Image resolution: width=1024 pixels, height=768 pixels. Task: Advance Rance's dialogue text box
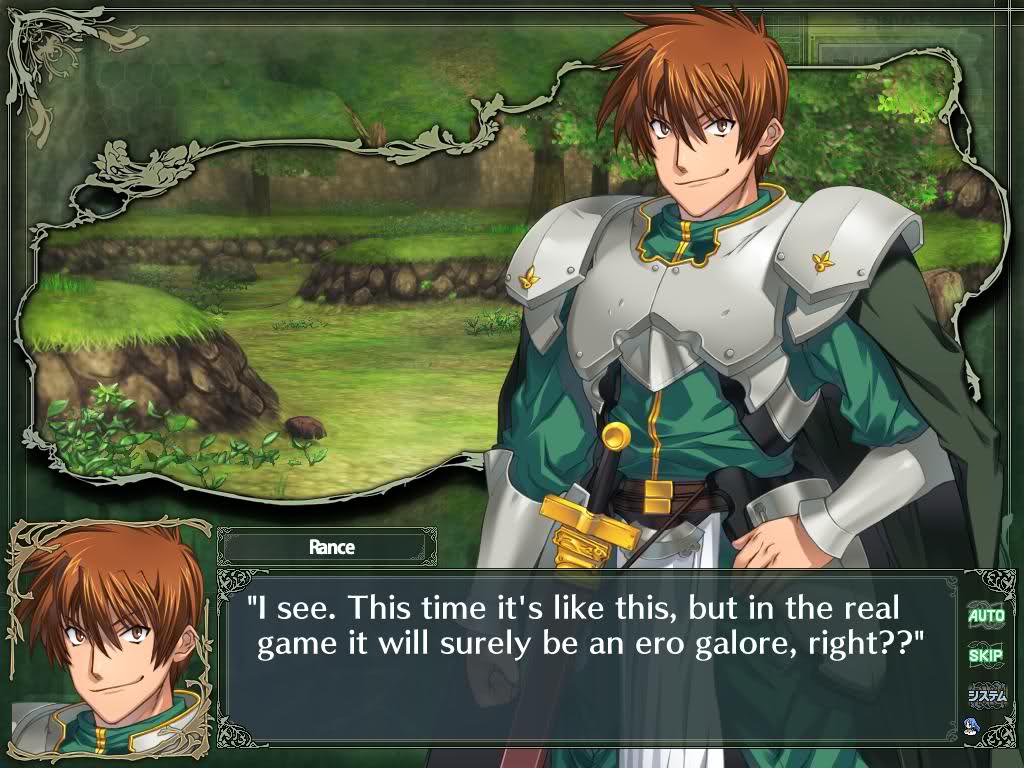click(x=590, y=660)
